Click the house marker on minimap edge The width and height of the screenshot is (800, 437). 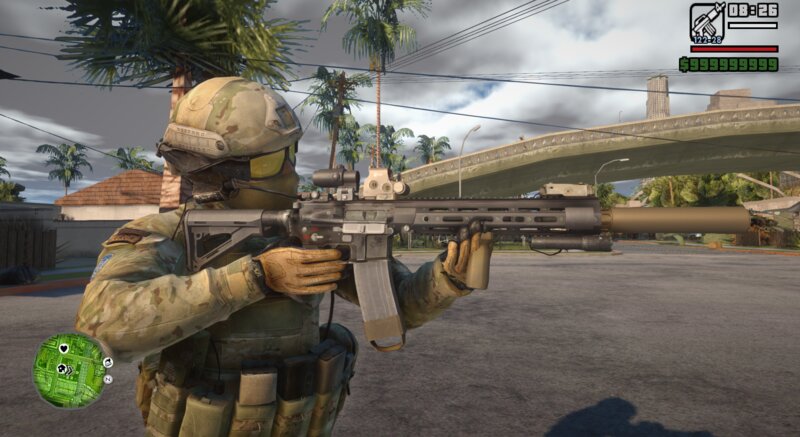tap(108, 362)
